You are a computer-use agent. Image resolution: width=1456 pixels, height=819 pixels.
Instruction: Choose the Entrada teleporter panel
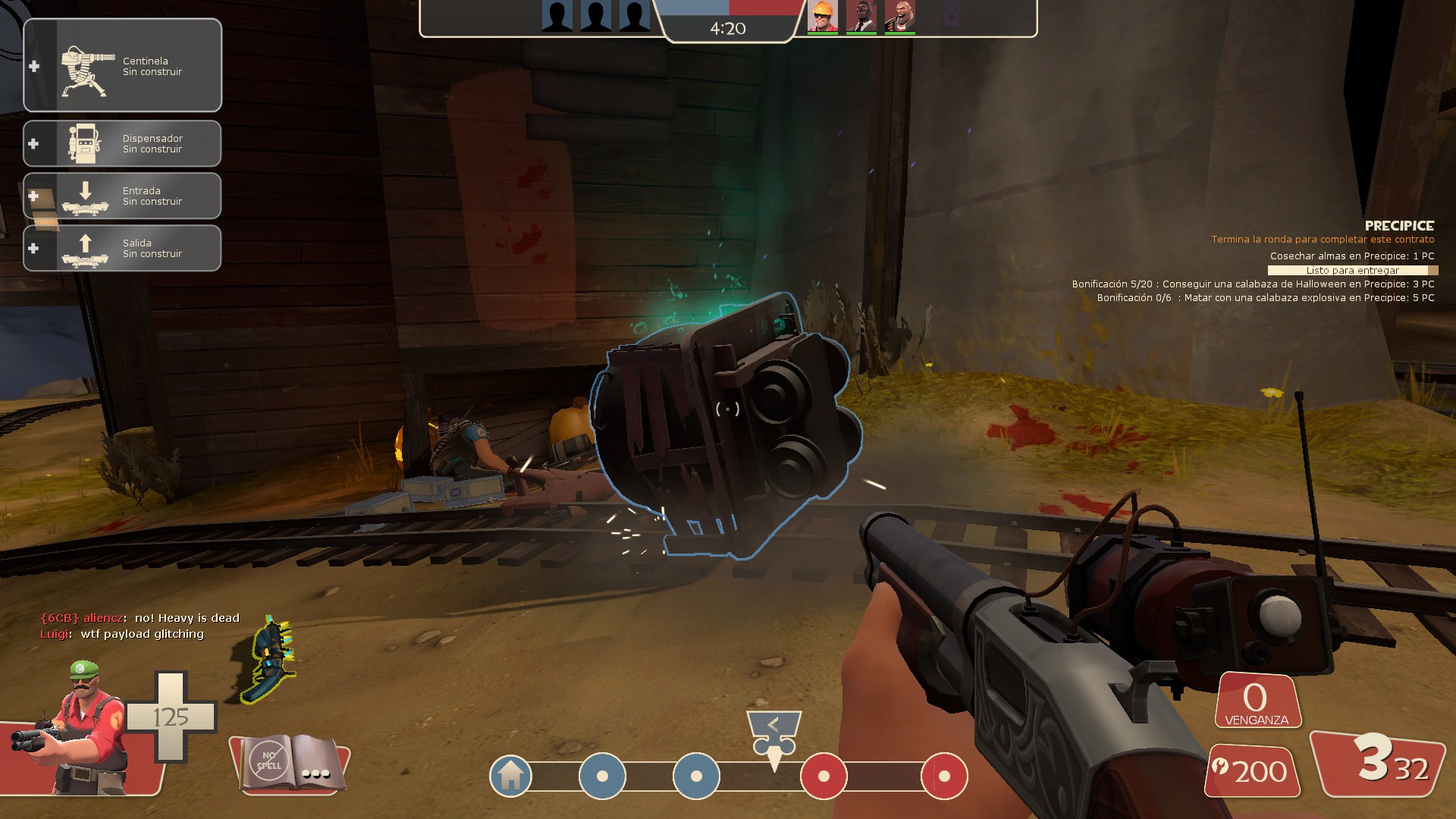(123, 196)
